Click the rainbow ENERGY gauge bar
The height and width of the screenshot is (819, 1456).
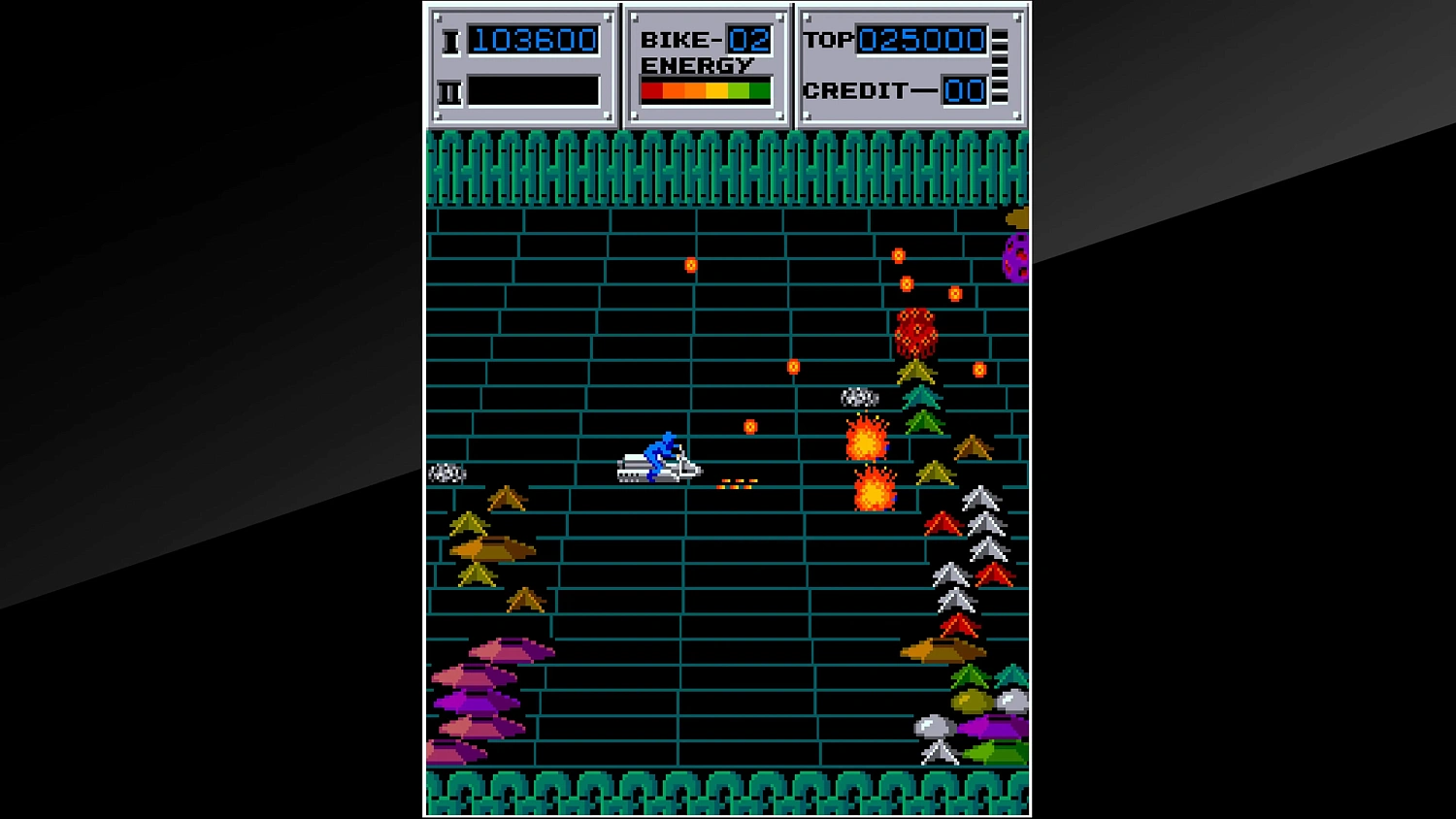pos(704,88)
